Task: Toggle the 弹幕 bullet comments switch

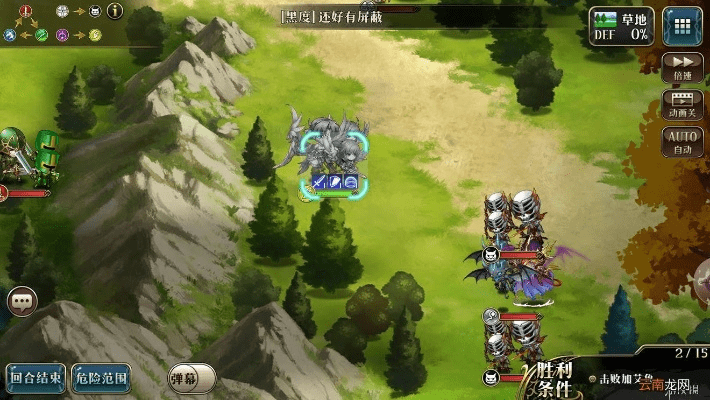Action: coord(191,377)
